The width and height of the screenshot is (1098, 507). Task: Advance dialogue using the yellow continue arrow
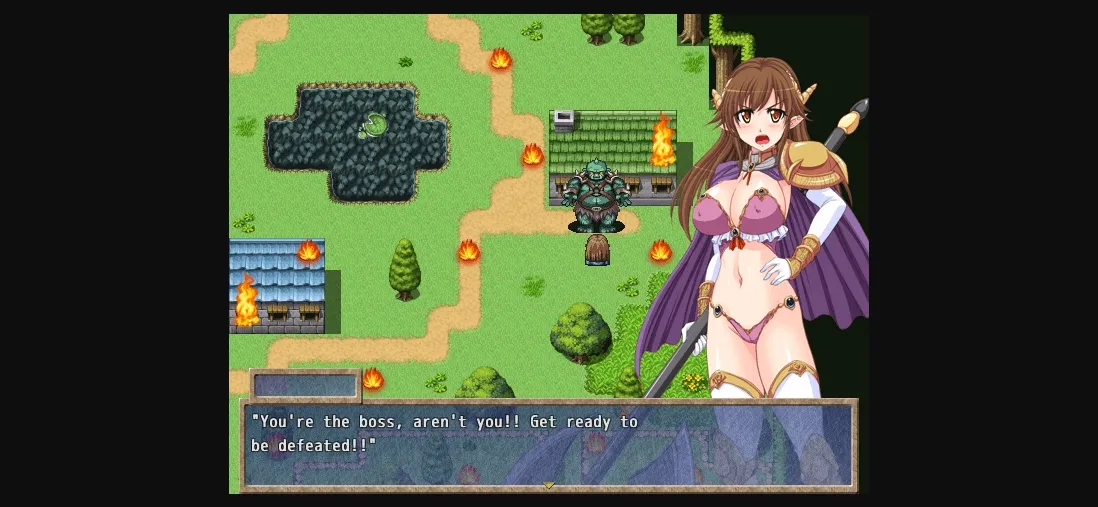click(548, 485)
